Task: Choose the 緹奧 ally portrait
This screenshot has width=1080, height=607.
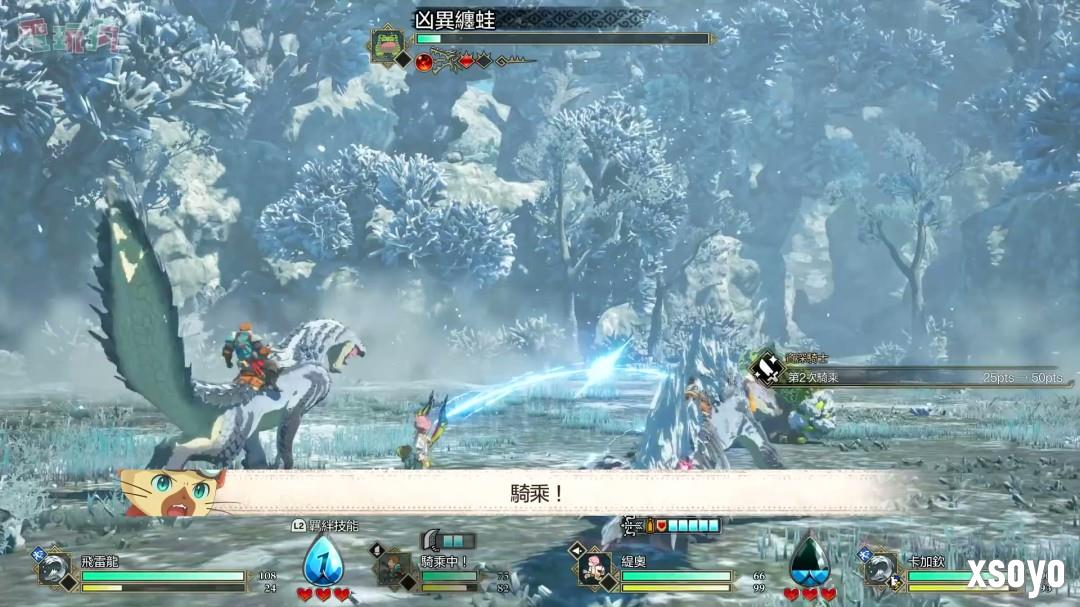Action: click(596, 569)
